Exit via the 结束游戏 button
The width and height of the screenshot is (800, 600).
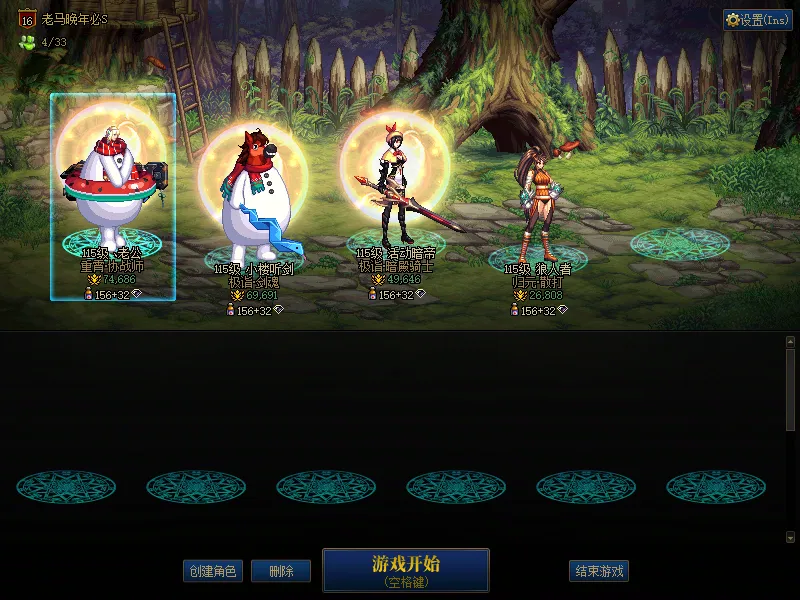(x=599, y=571)
